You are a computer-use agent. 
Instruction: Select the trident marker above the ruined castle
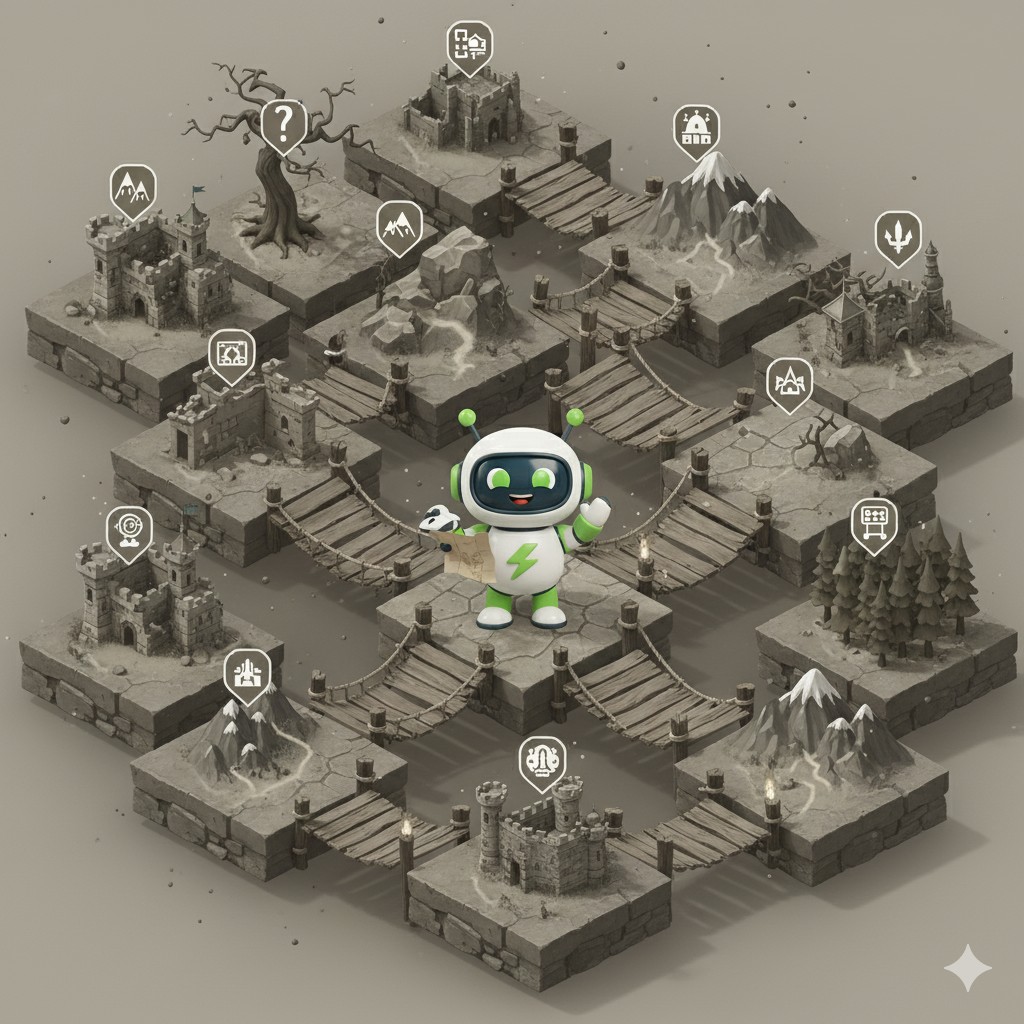coord(897,235)
